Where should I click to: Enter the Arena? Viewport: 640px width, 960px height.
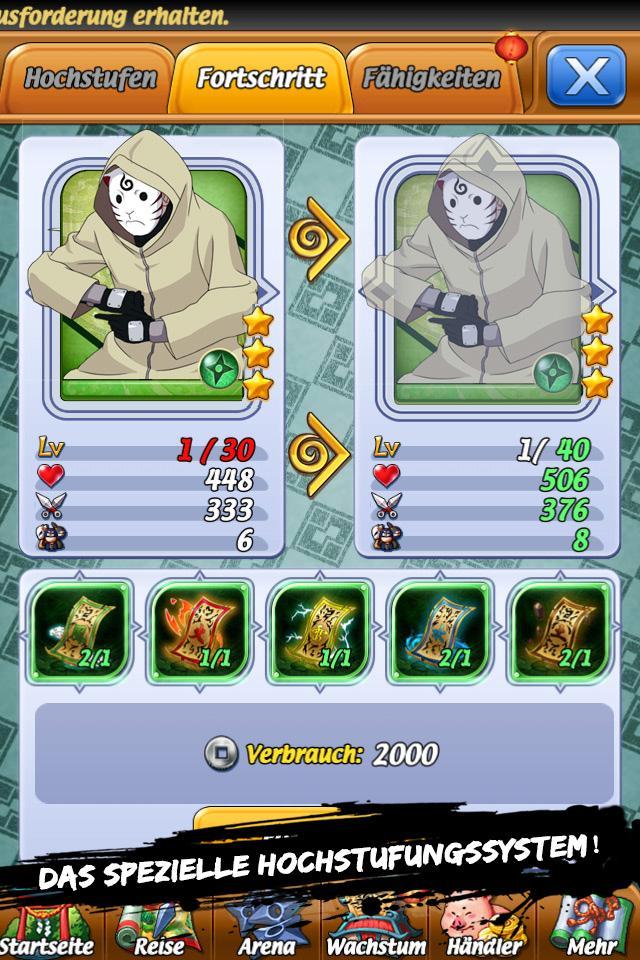click(267, 930)
